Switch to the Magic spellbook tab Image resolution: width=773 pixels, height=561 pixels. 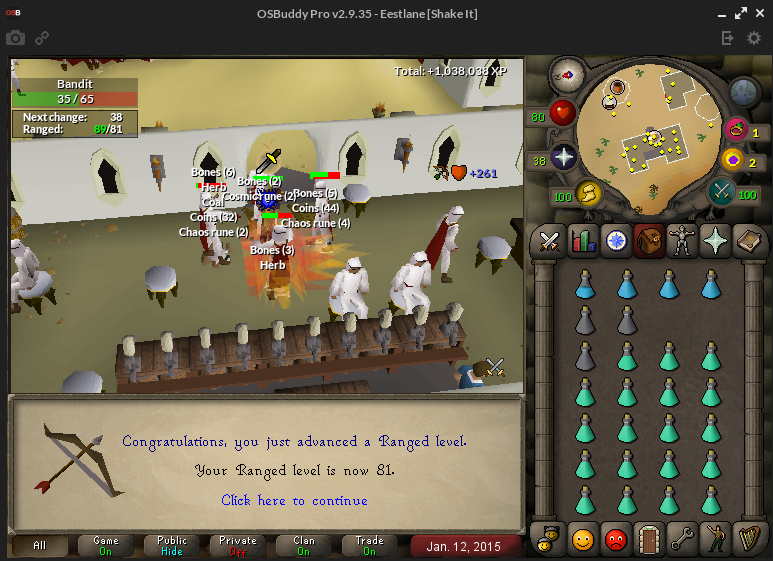point(749,241)
